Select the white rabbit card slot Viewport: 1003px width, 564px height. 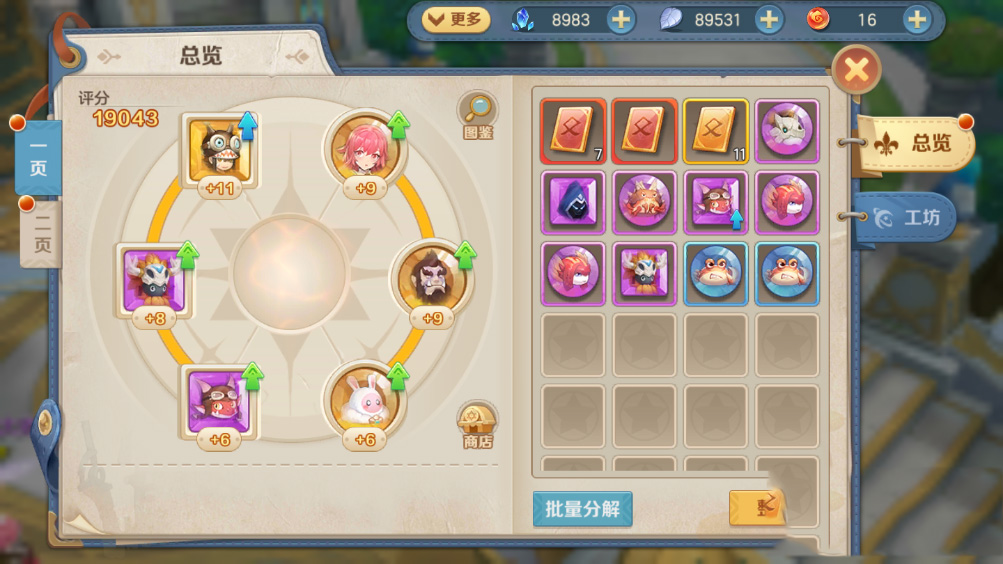point(365,400)
